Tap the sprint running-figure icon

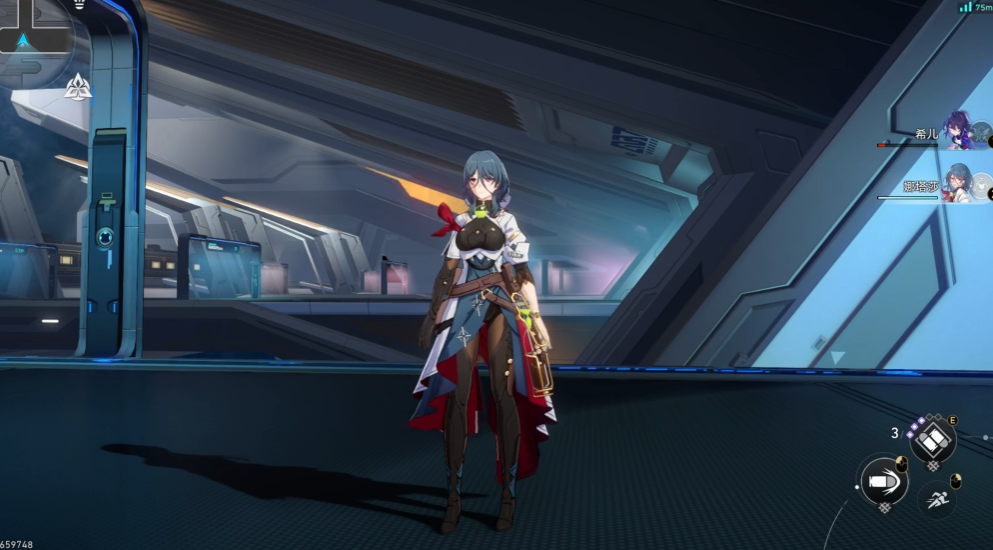pyautogui.click(x=936, y=498)
